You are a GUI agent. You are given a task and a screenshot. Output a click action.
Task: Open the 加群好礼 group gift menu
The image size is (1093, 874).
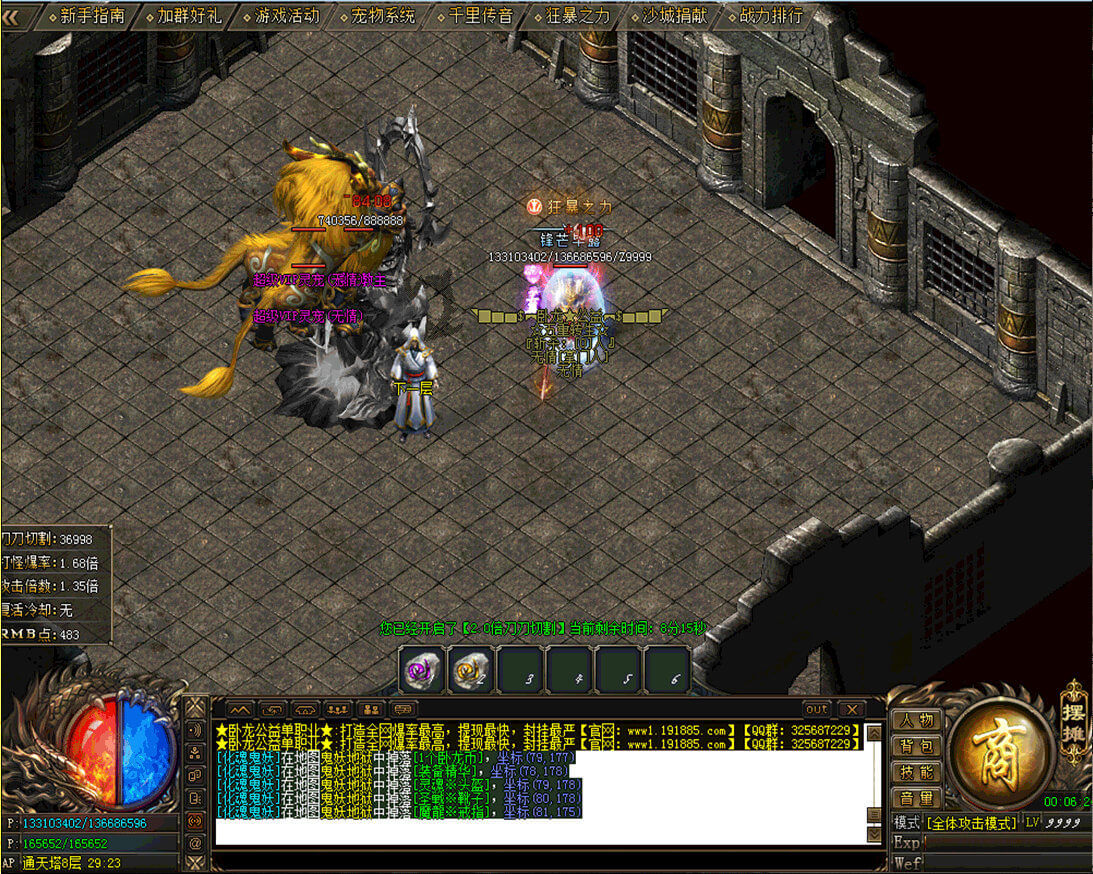pyautogui.click(x=189, y=15)
